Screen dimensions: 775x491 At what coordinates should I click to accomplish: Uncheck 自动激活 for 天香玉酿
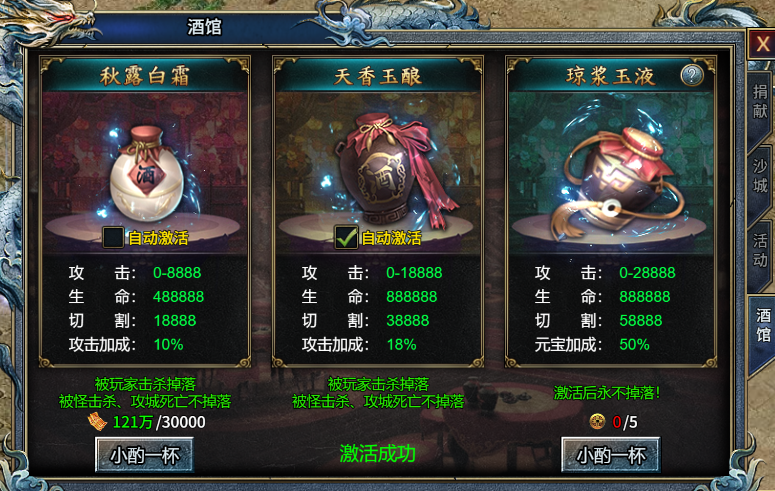click(x=346, y=238)
